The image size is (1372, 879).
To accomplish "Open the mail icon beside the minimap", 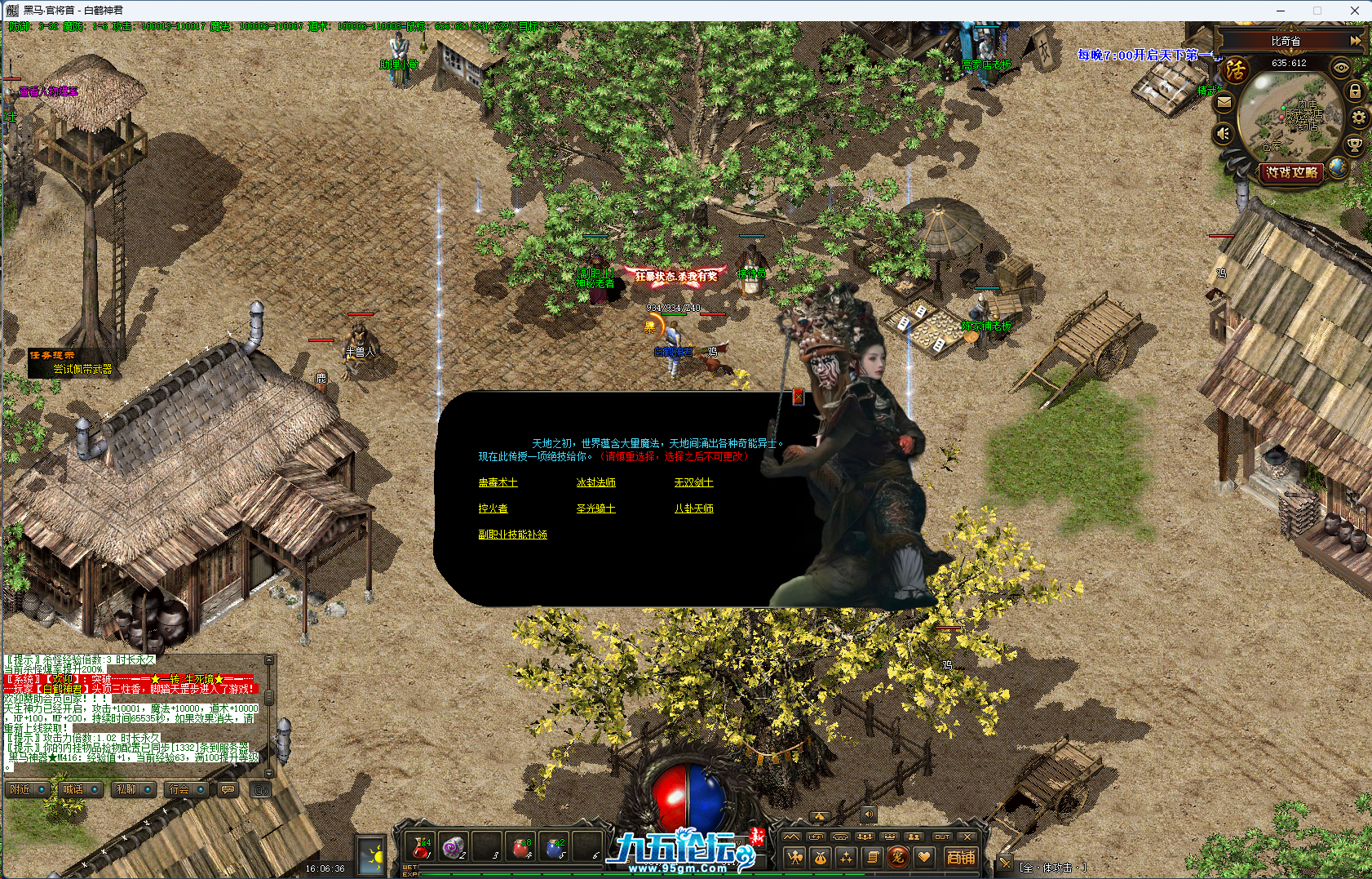I will click(x=1225, y=102).
